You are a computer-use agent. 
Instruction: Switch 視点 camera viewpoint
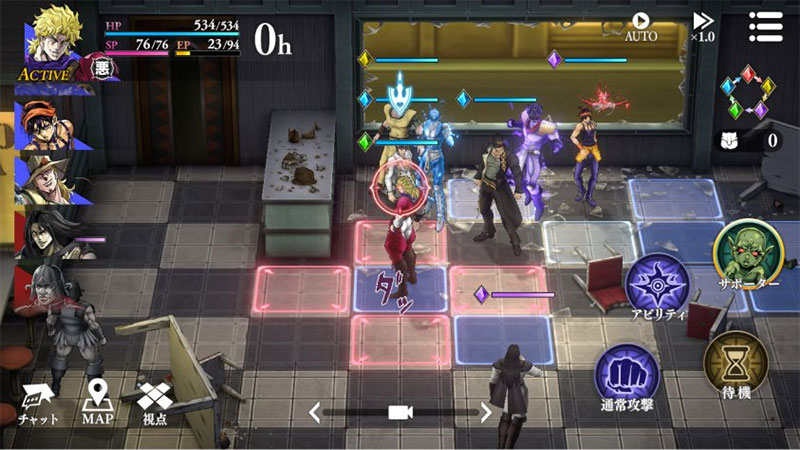coord(155,402)
